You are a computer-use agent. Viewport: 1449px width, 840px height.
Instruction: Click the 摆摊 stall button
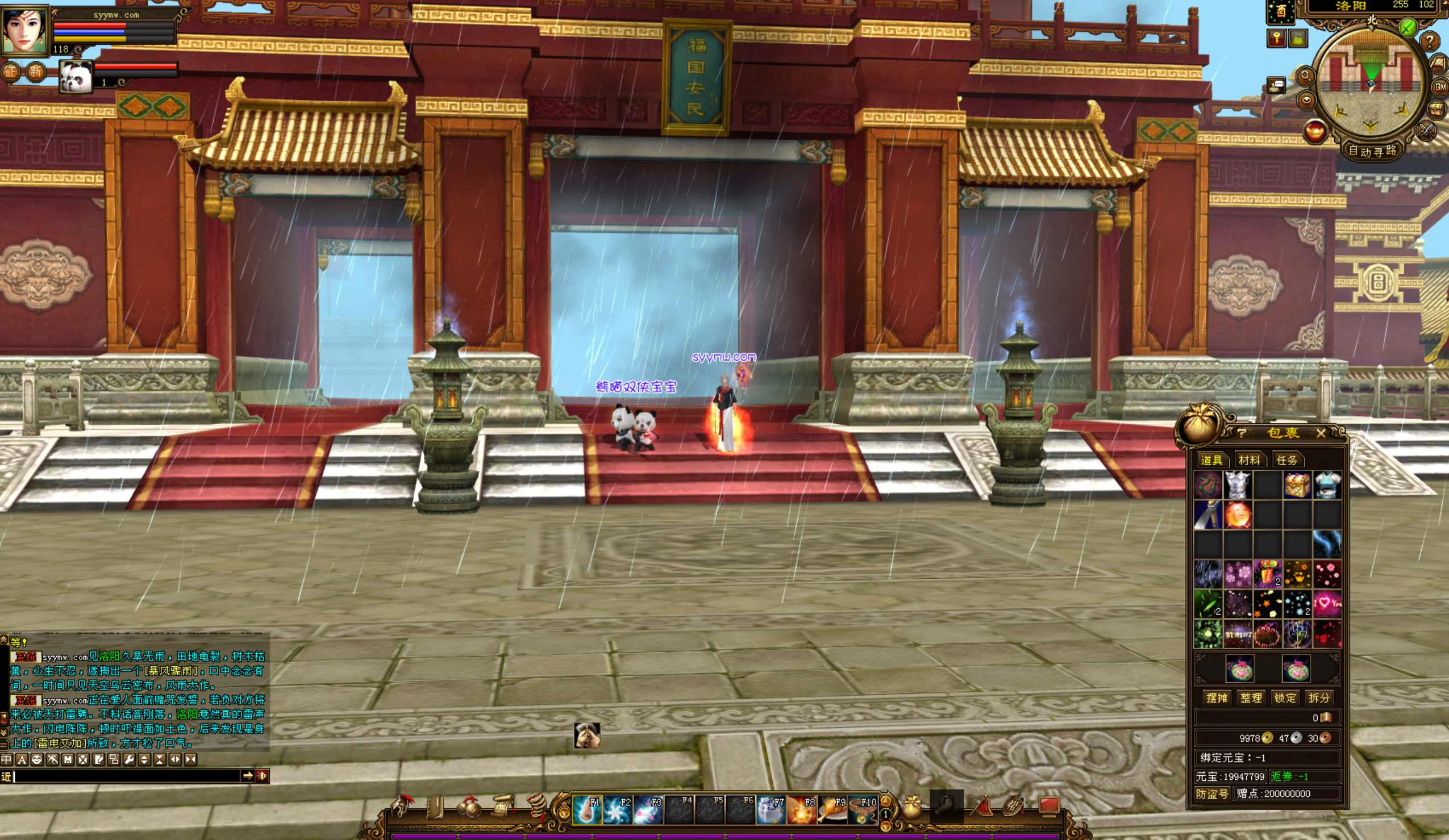tap(1217, 697)
